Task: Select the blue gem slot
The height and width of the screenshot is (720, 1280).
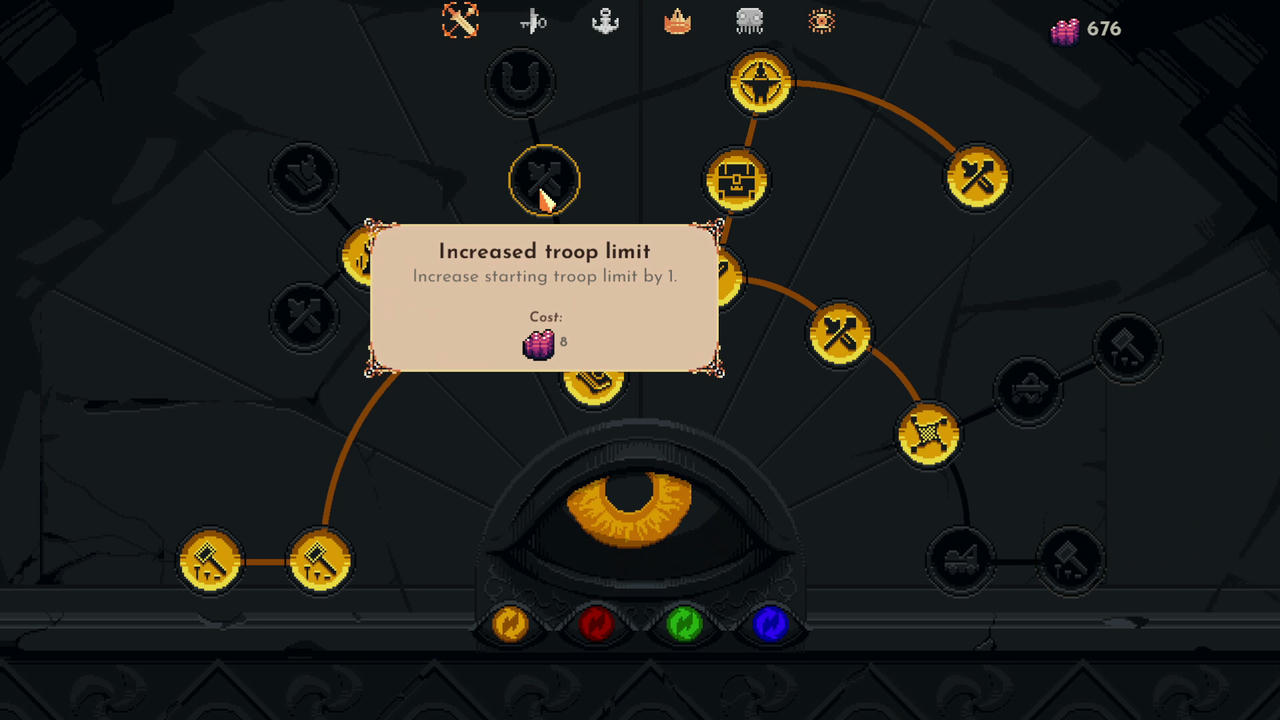Action: point(770,624)
